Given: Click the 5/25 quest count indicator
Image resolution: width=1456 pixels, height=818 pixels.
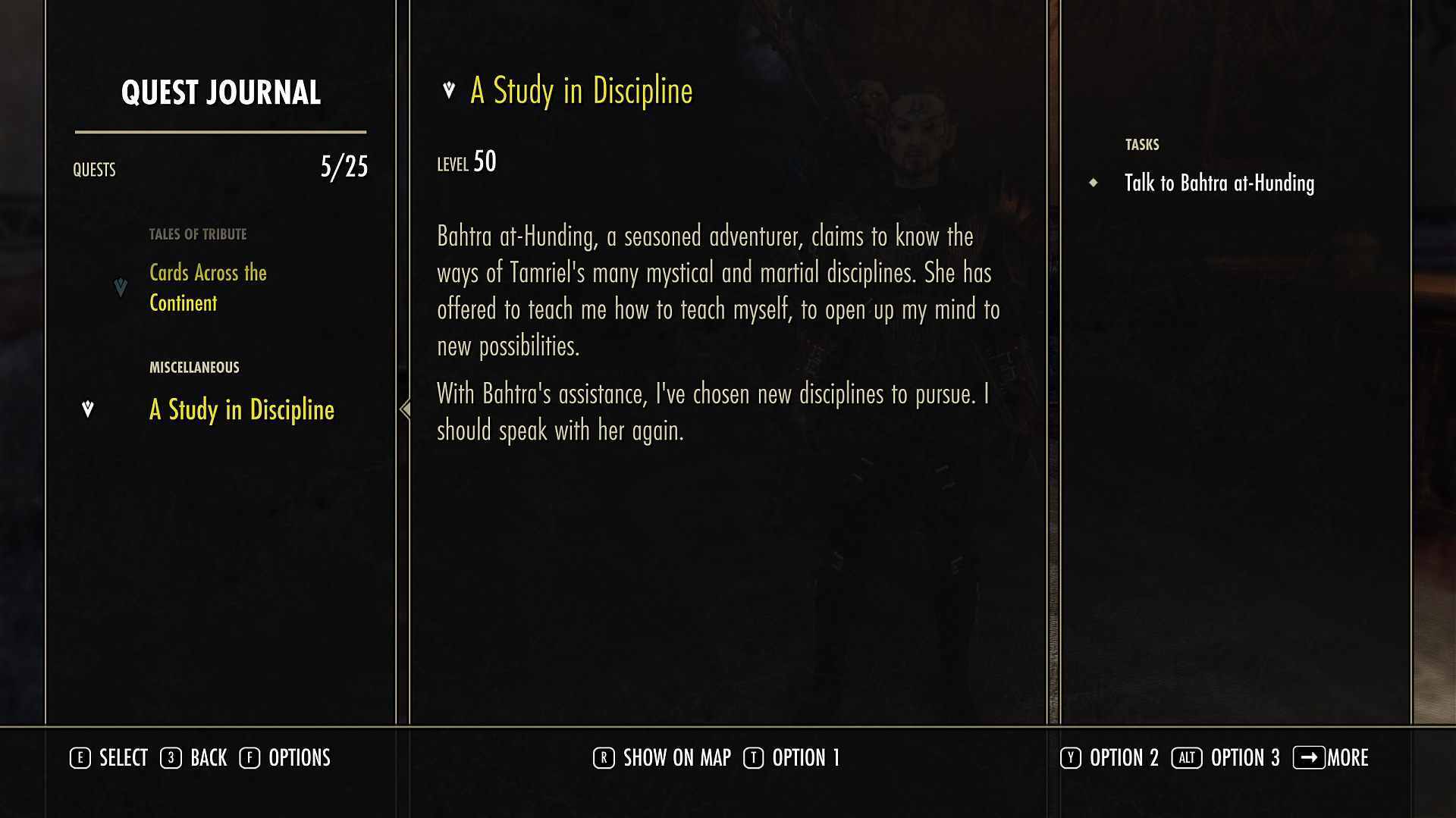Looking at the screenshot, I should 343,168.
